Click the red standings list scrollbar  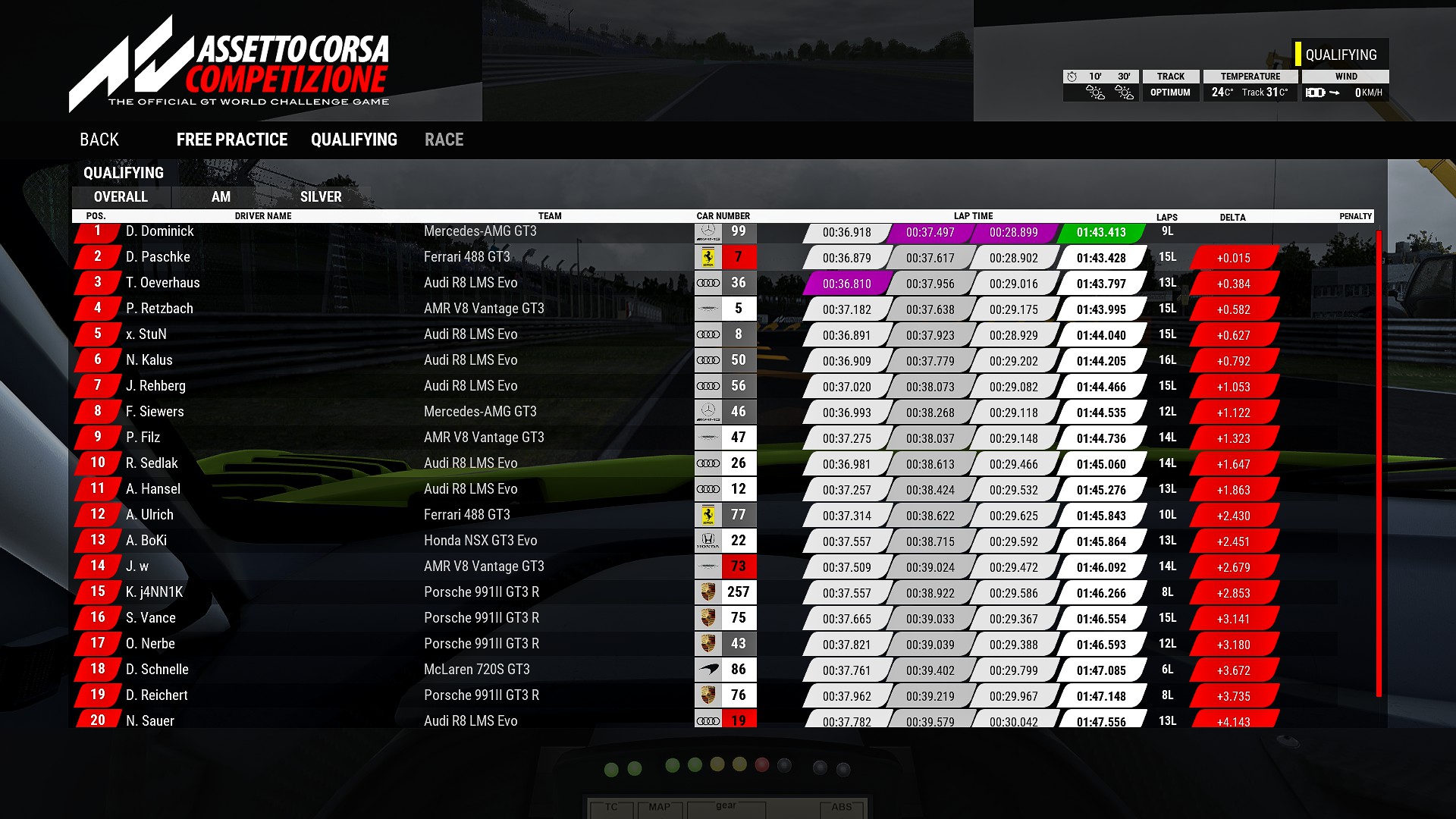(x=1378, y=463)
